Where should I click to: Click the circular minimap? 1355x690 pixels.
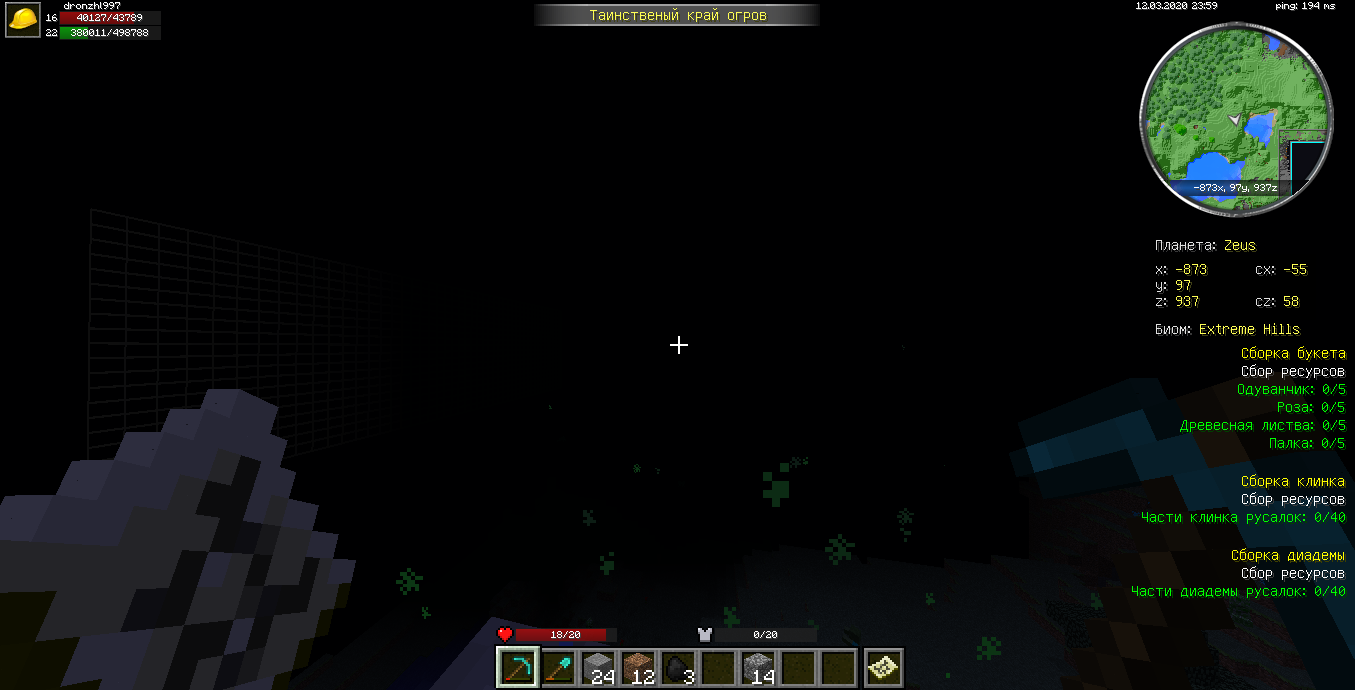pyautogui.click(x=1237, y=119)
